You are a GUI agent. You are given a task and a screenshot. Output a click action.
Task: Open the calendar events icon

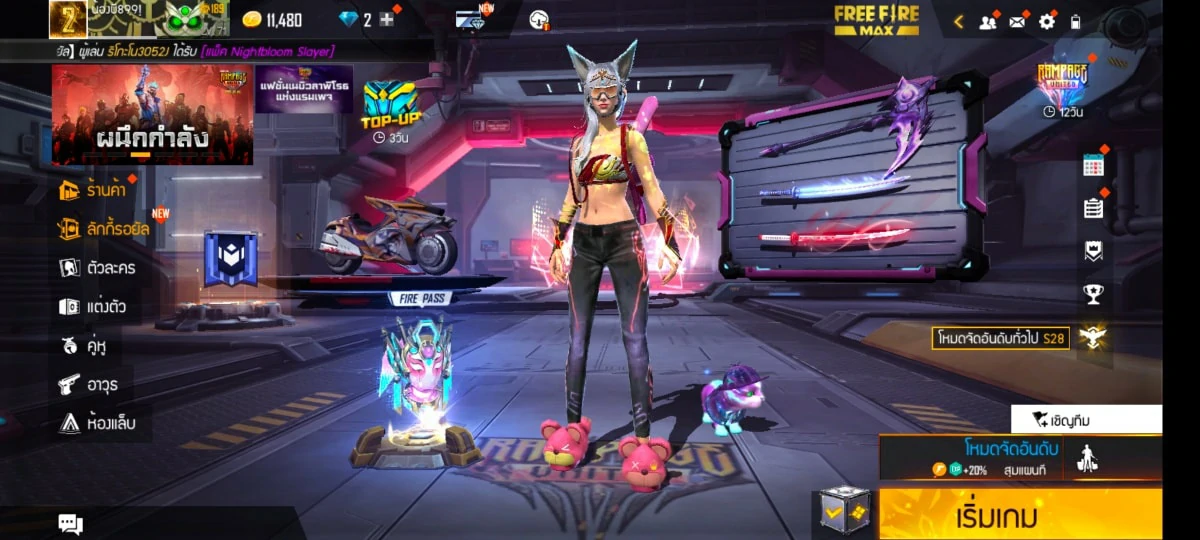(1093, 166)
